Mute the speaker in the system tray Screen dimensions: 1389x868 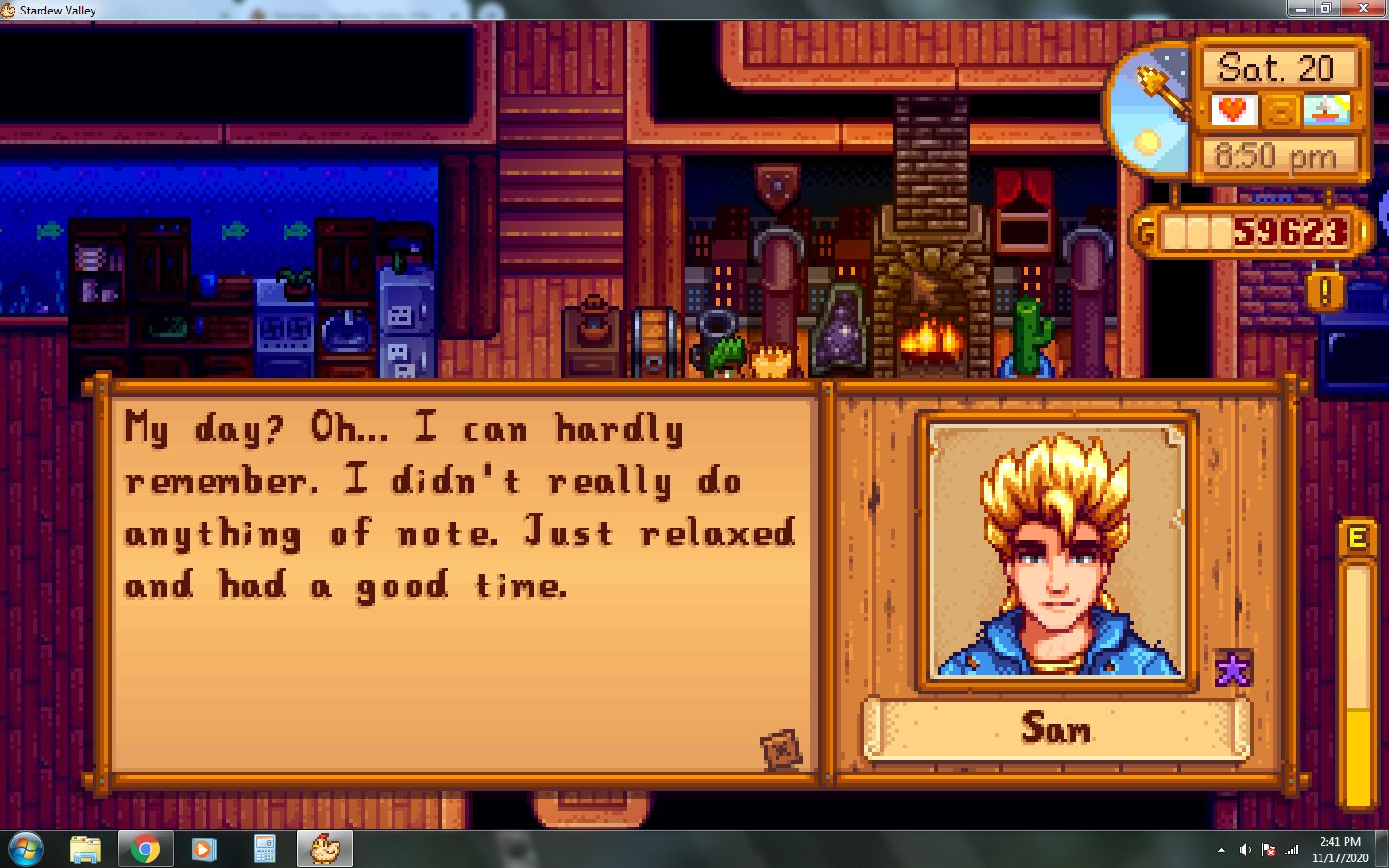pos(1245,850)
